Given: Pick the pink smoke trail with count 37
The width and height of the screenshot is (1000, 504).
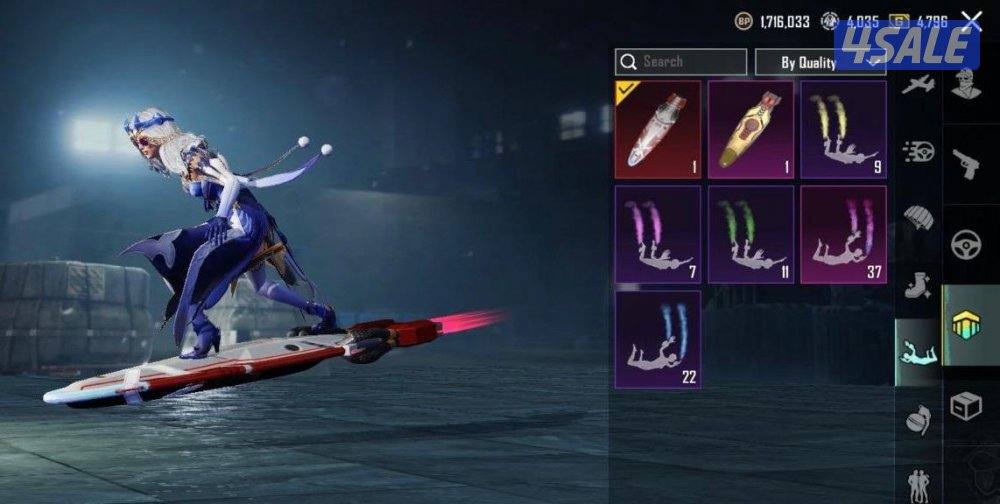Looking at the screenshot, I should [843, 234].
